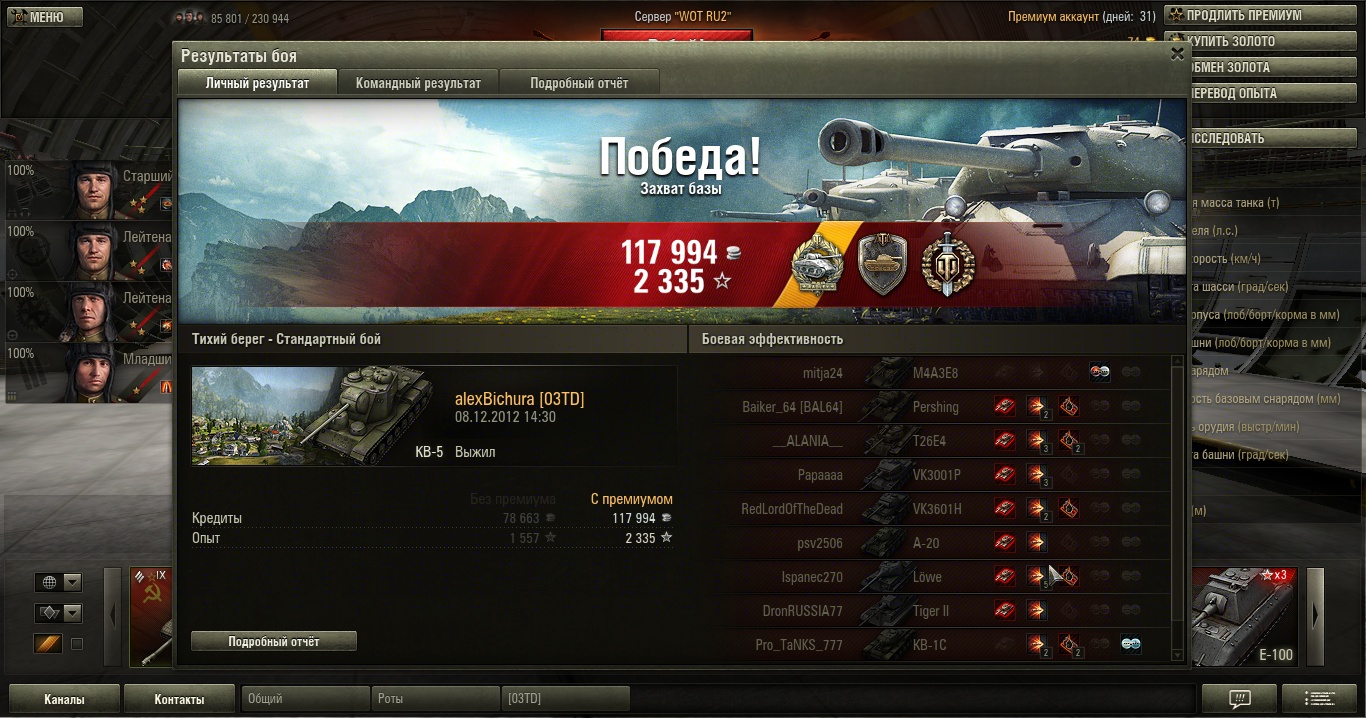Open the Роты chat tab
The width and height of the screenshot is (1366, 718).
tap(436, 699)
